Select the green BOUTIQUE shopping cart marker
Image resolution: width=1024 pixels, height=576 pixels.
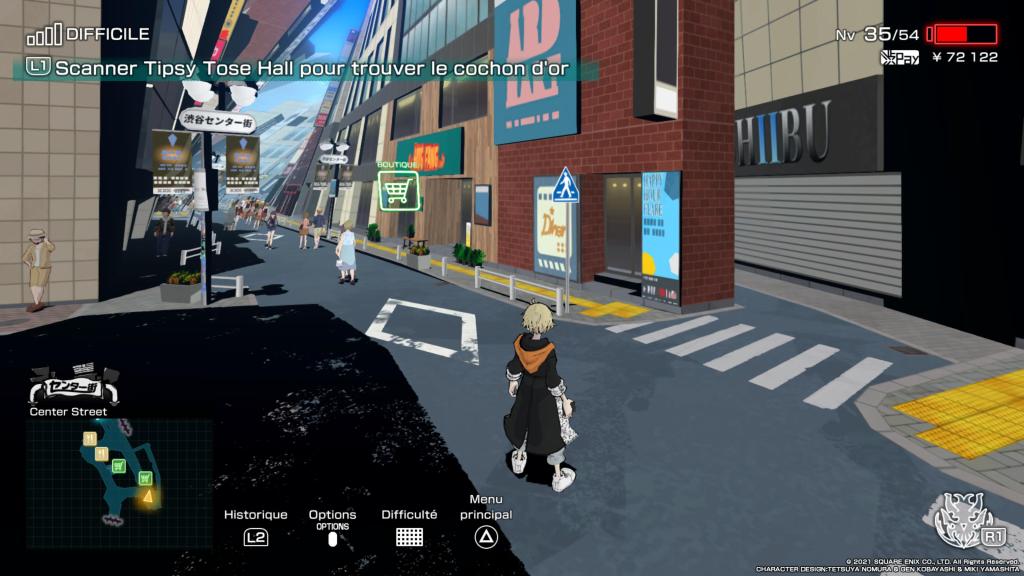click(397, 188)
